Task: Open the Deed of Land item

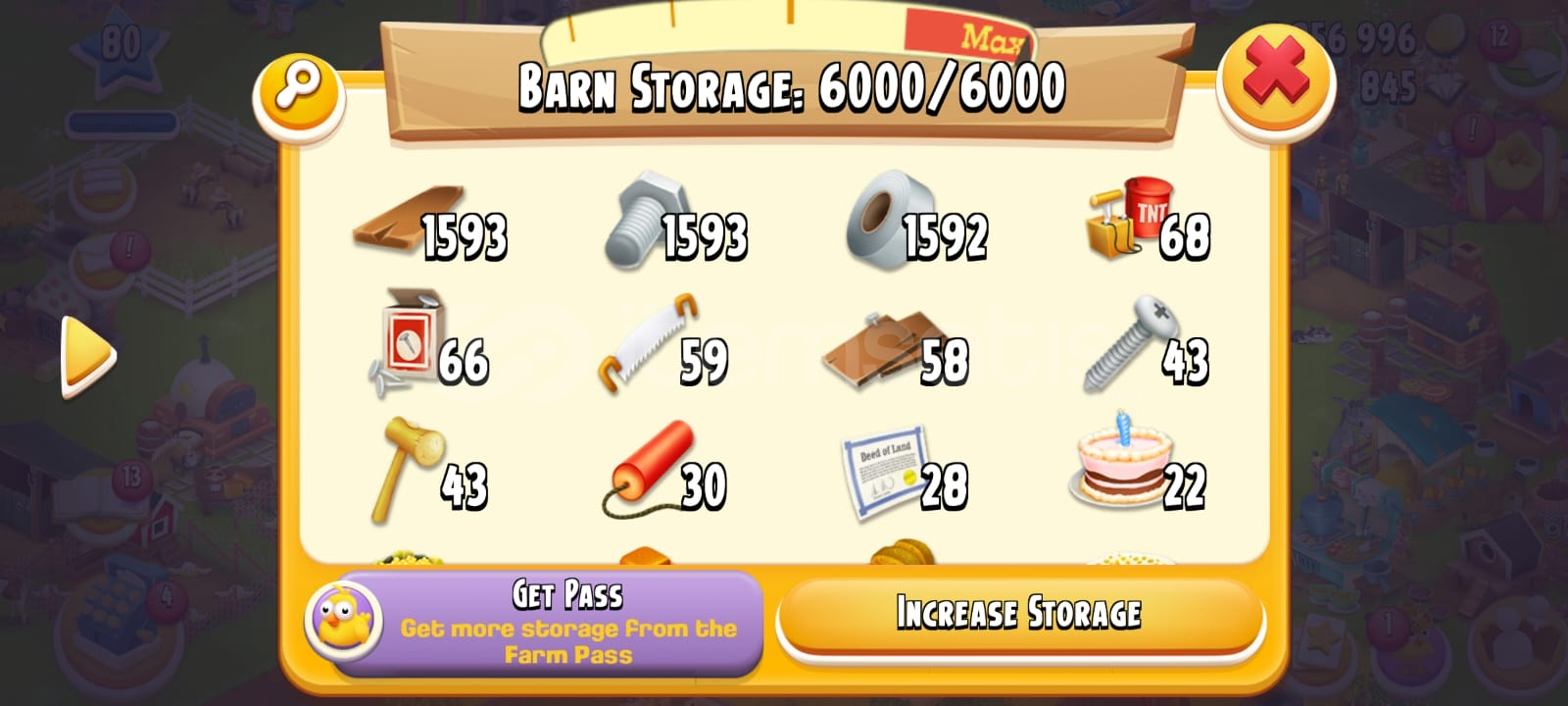Action: tap(882, 471)
